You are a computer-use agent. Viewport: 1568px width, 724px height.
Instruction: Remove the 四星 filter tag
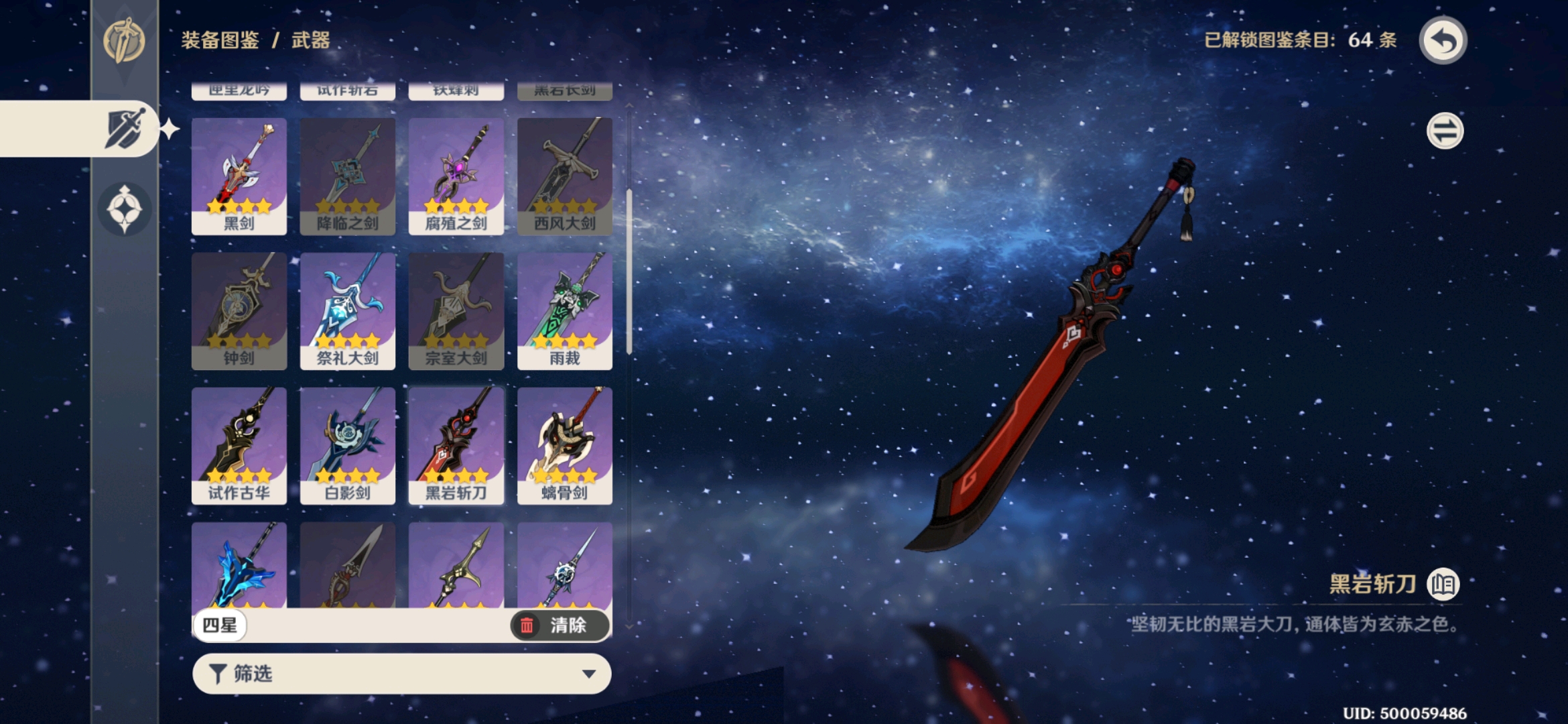click(x=220, y=625)
